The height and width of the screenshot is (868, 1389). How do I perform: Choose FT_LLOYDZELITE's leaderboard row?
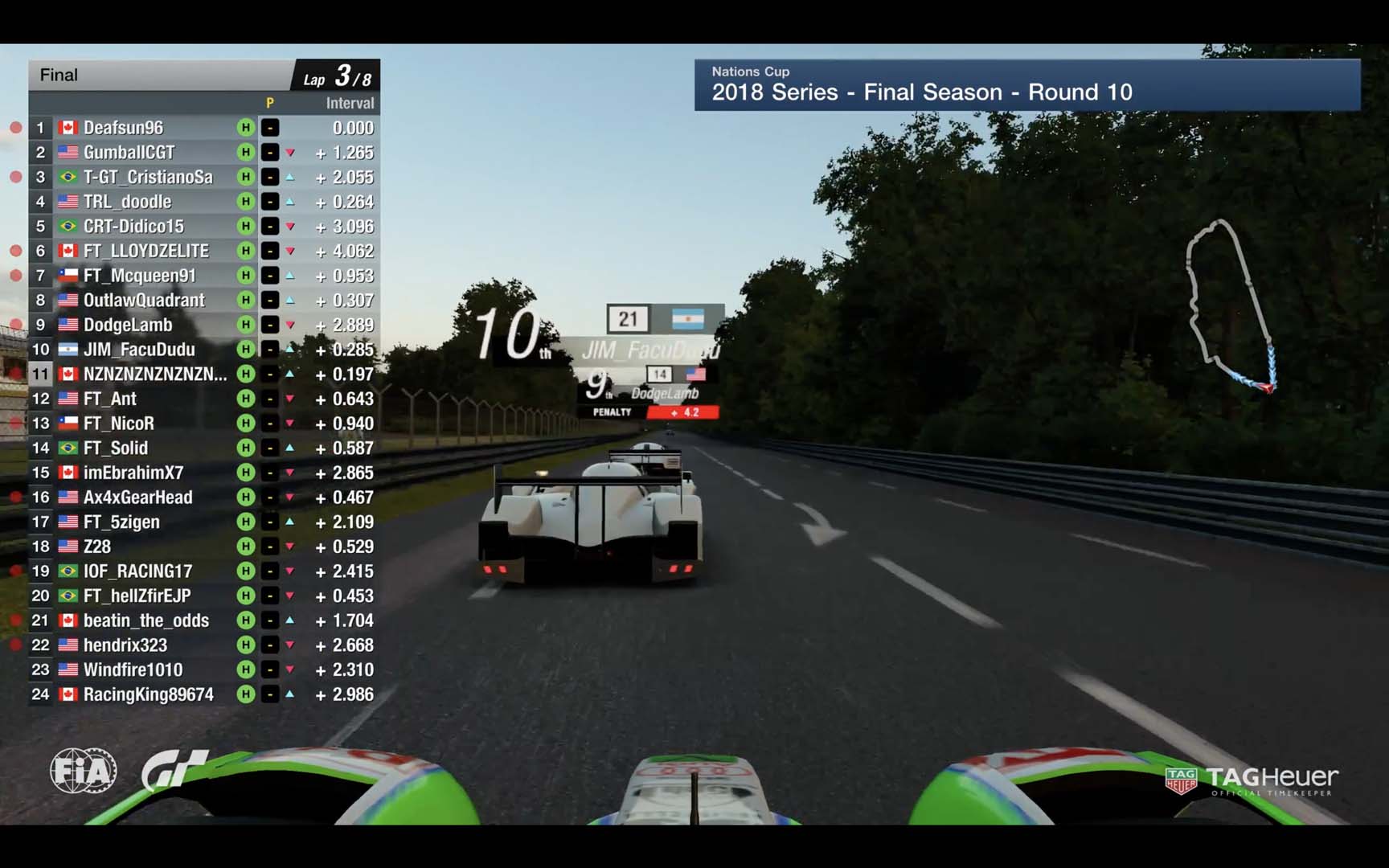coord(145,251)
